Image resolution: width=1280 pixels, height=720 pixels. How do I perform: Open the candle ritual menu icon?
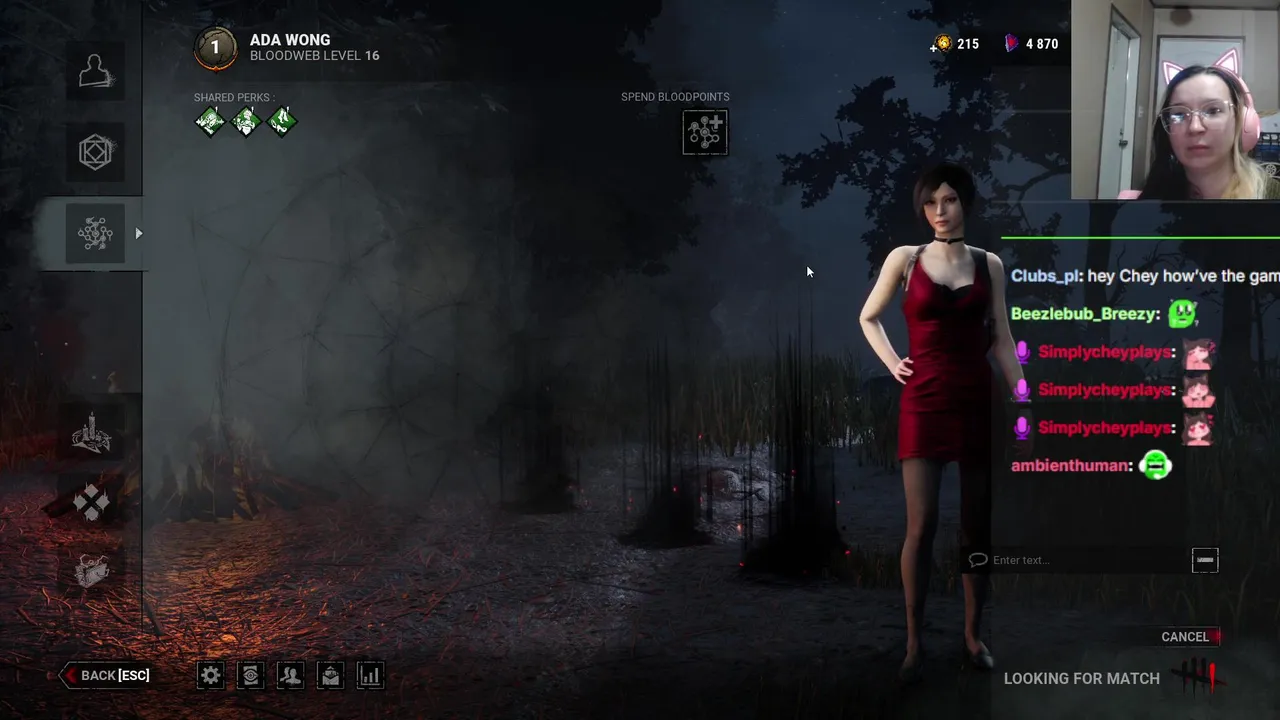tap(91, 433)
